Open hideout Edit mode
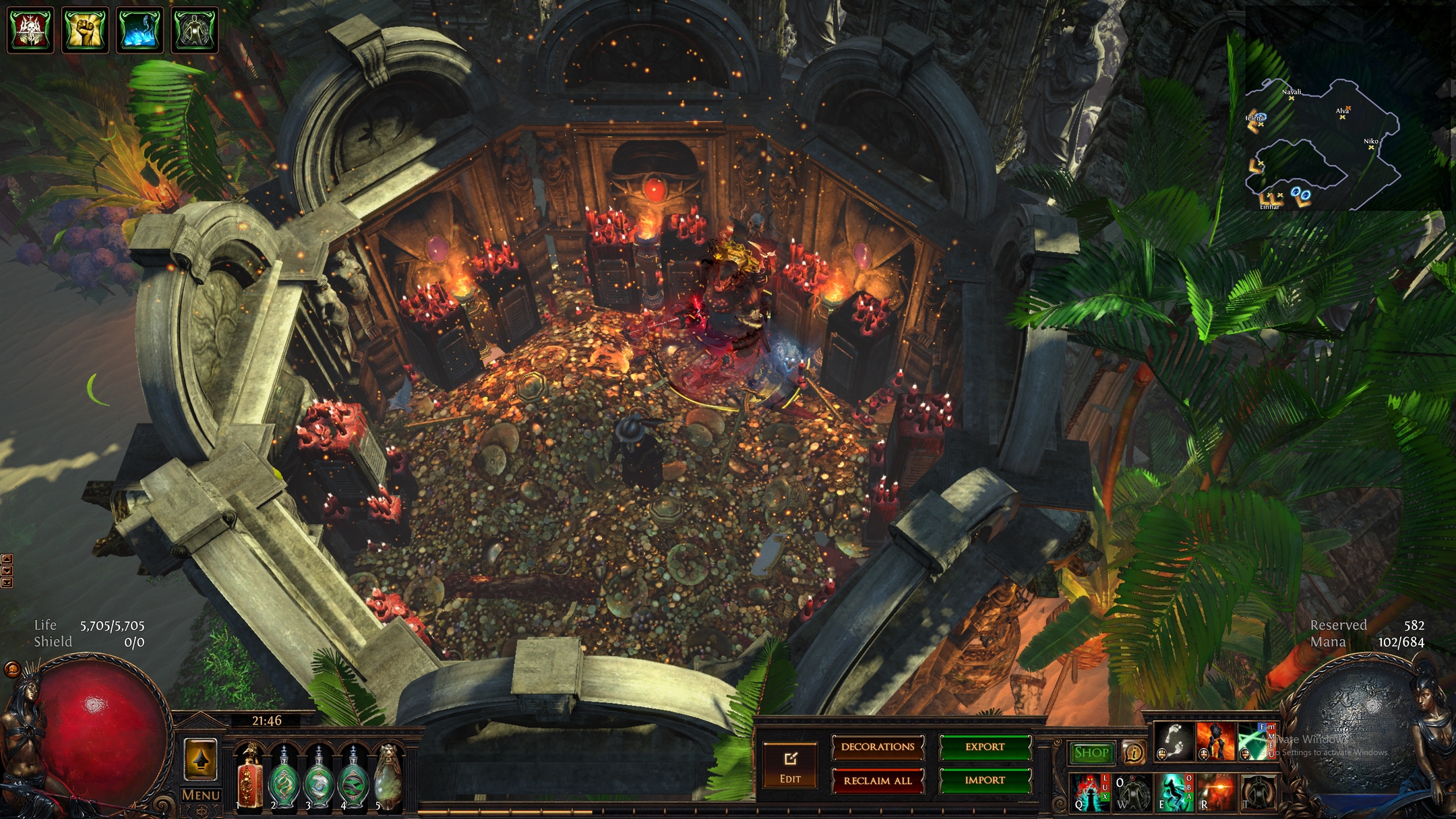 (x=789, y=766)
